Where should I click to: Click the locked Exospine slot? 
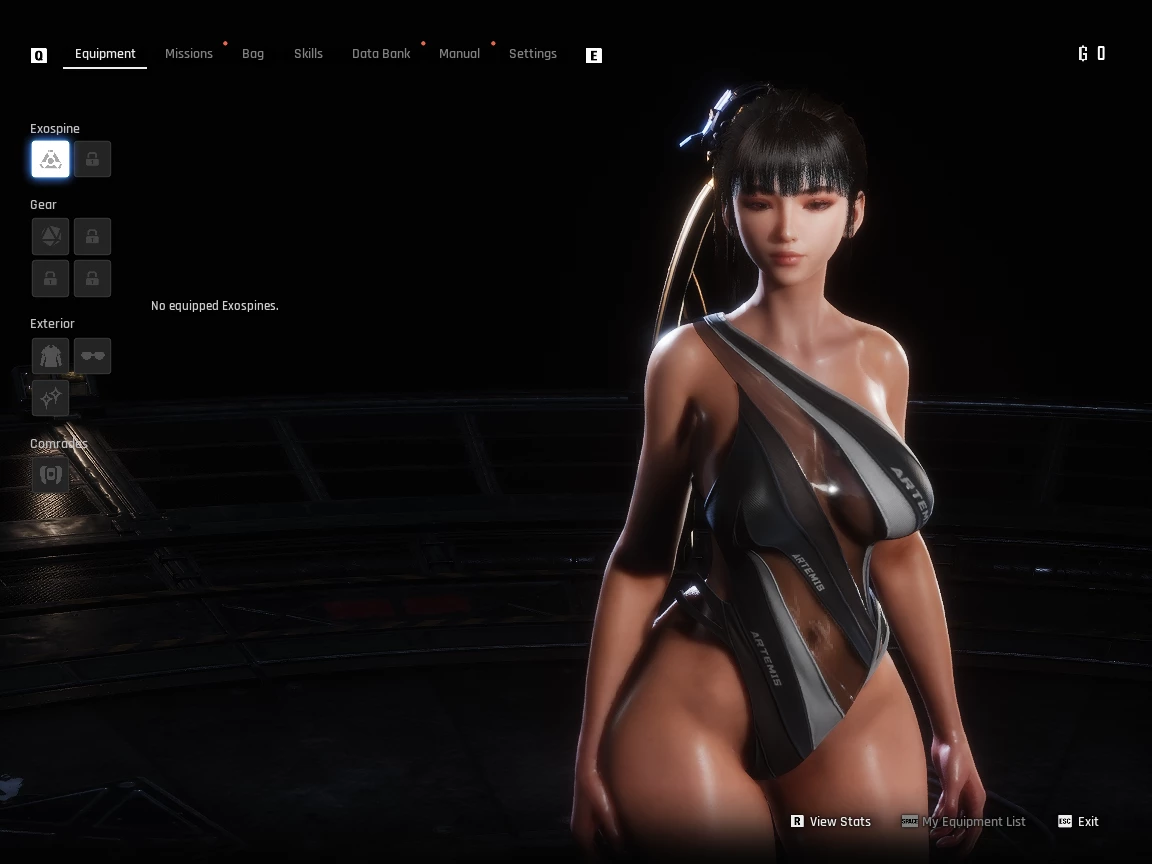(x=92, y=159)
